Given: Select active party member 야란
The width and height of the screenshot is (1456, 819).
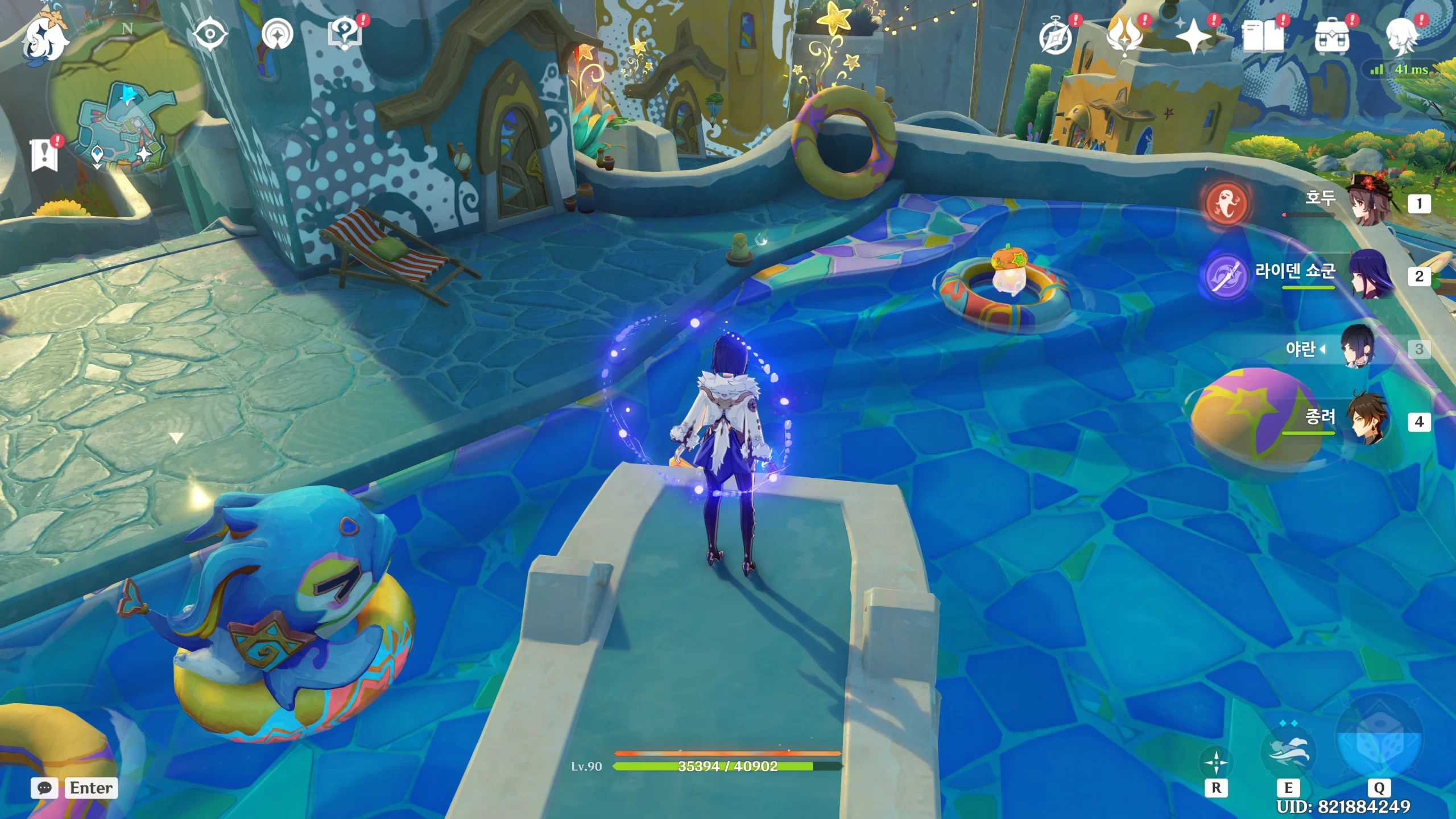Looking at the screenshot, I should [x=1358, y=348].
